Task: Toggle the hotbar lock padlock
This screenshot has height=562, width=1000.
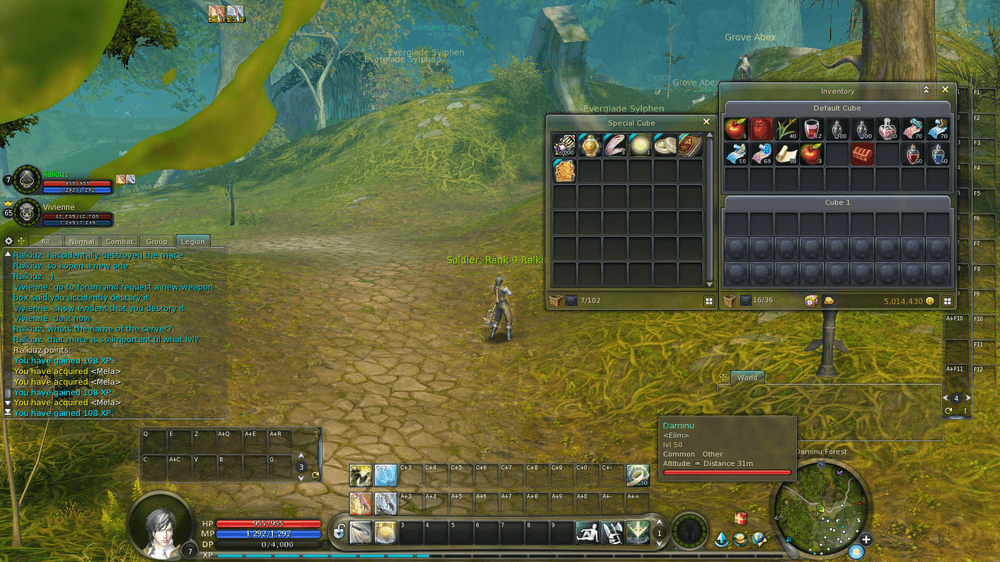Action: 340,532
